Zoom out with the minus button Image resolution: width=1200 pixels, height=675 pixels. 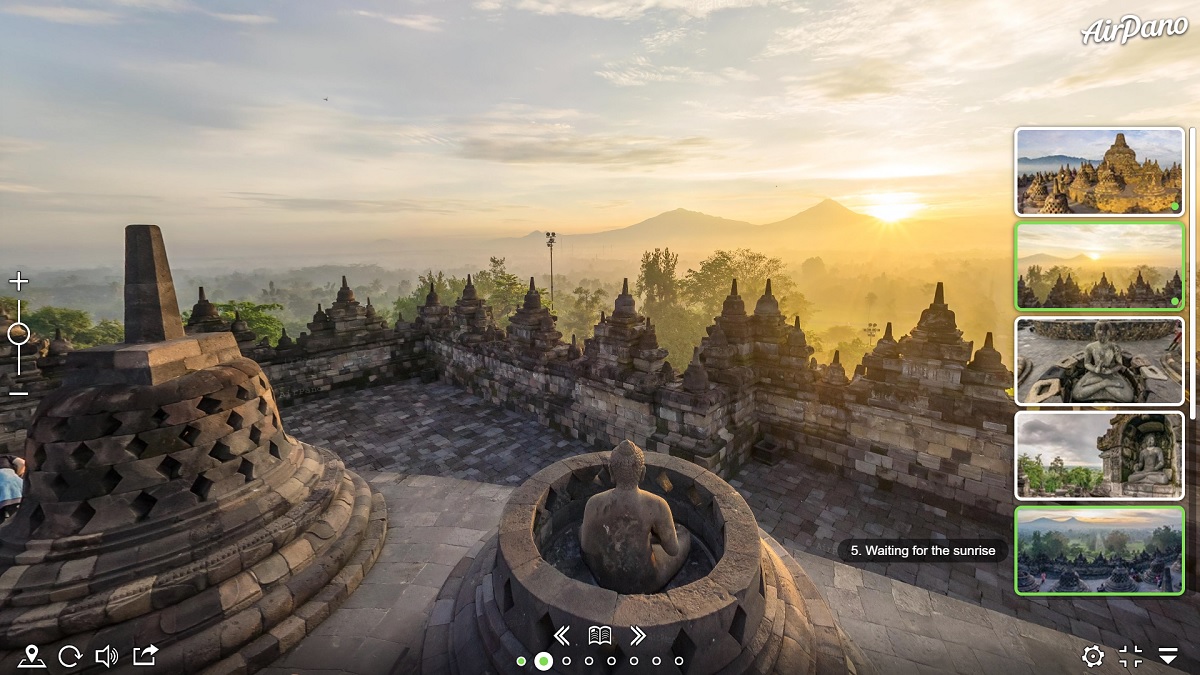point(18,391)
